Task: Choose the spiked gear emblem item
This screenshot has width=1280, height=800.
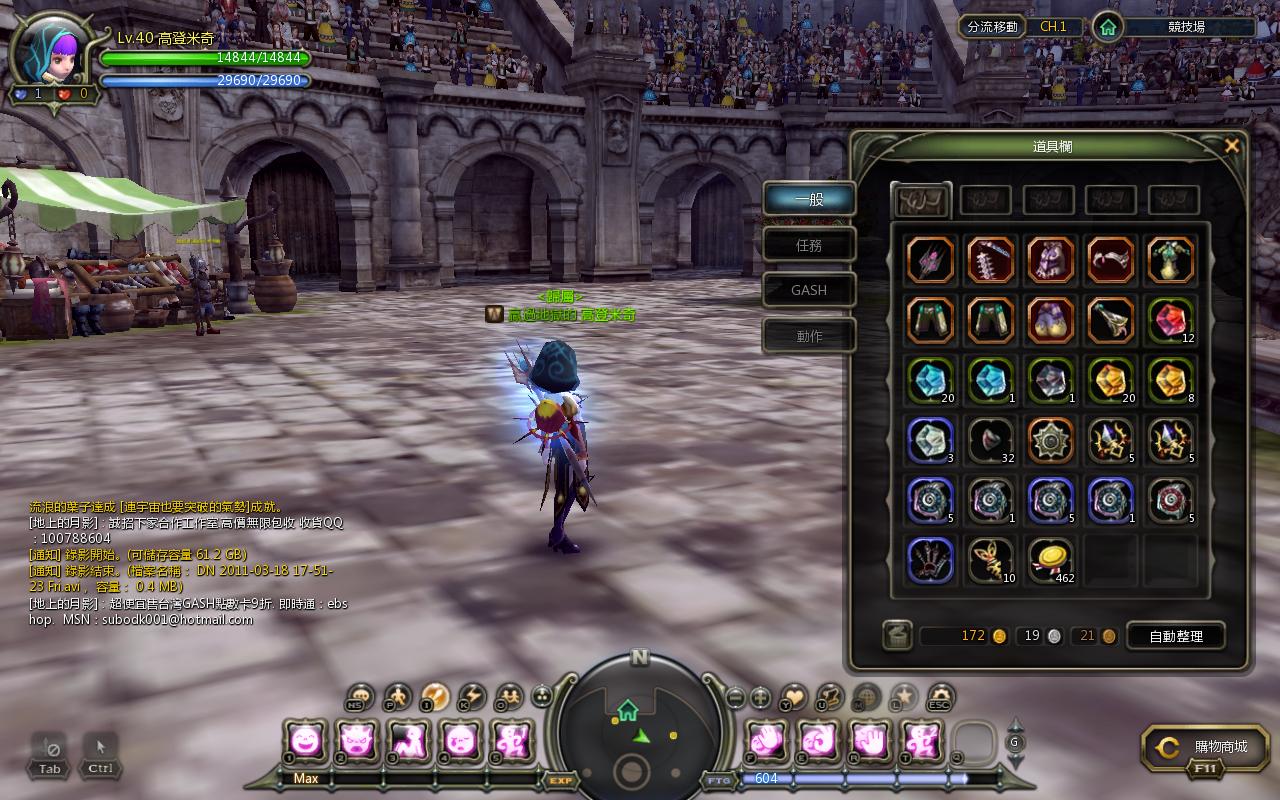Action: (x=1050, y=440)
